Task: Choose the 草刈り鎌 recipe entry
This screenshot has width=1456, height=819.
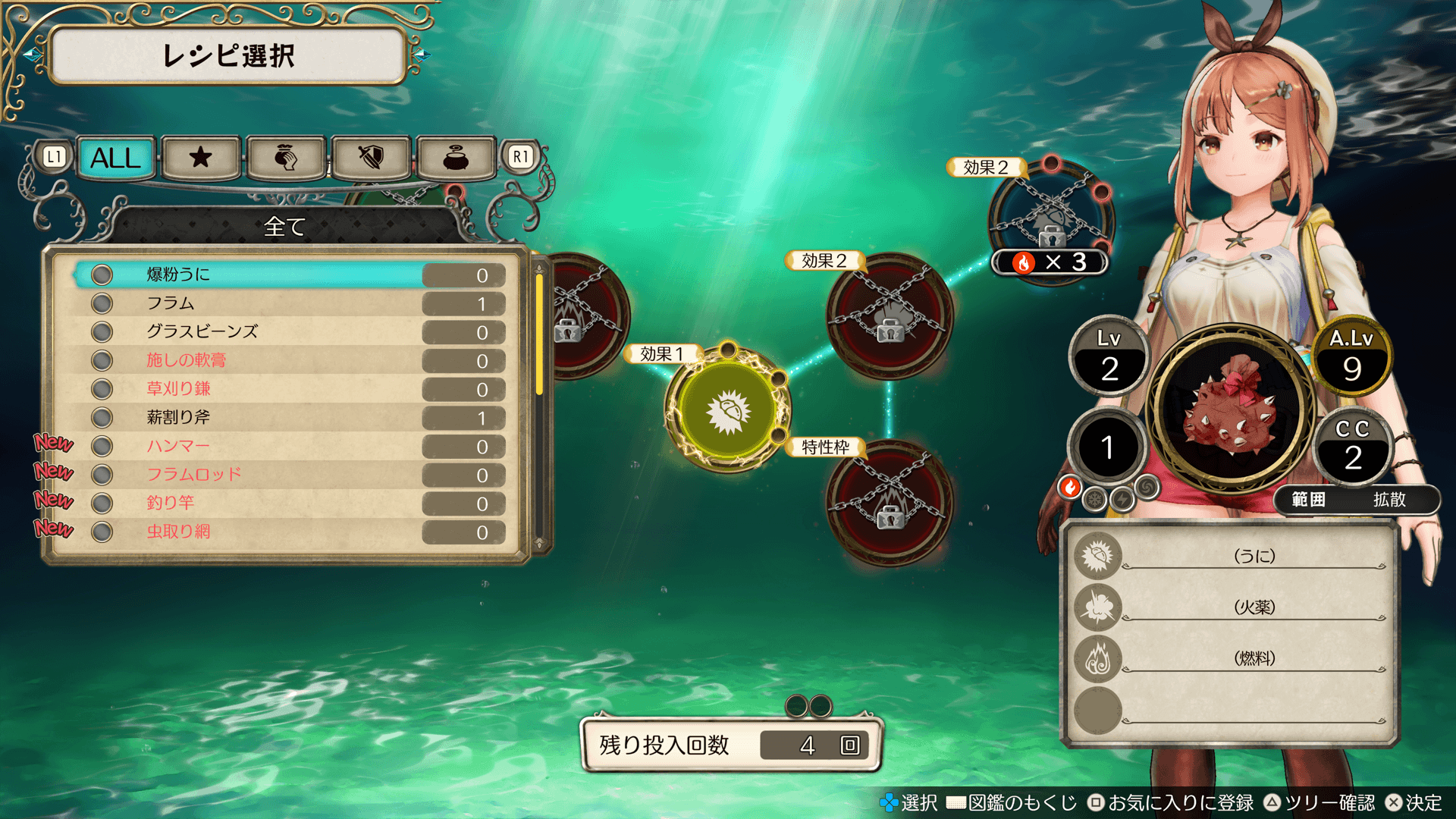Action: pos(288,389)
